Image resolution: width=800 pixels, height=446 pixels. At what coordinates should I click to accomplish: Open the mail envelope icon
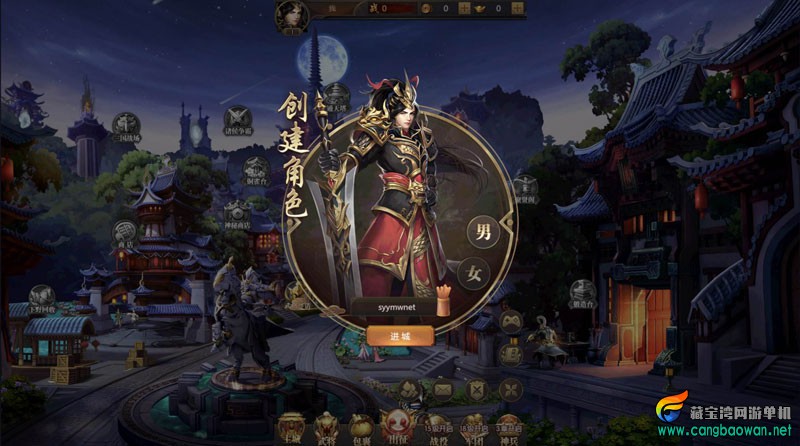click(x=443, y=390)
